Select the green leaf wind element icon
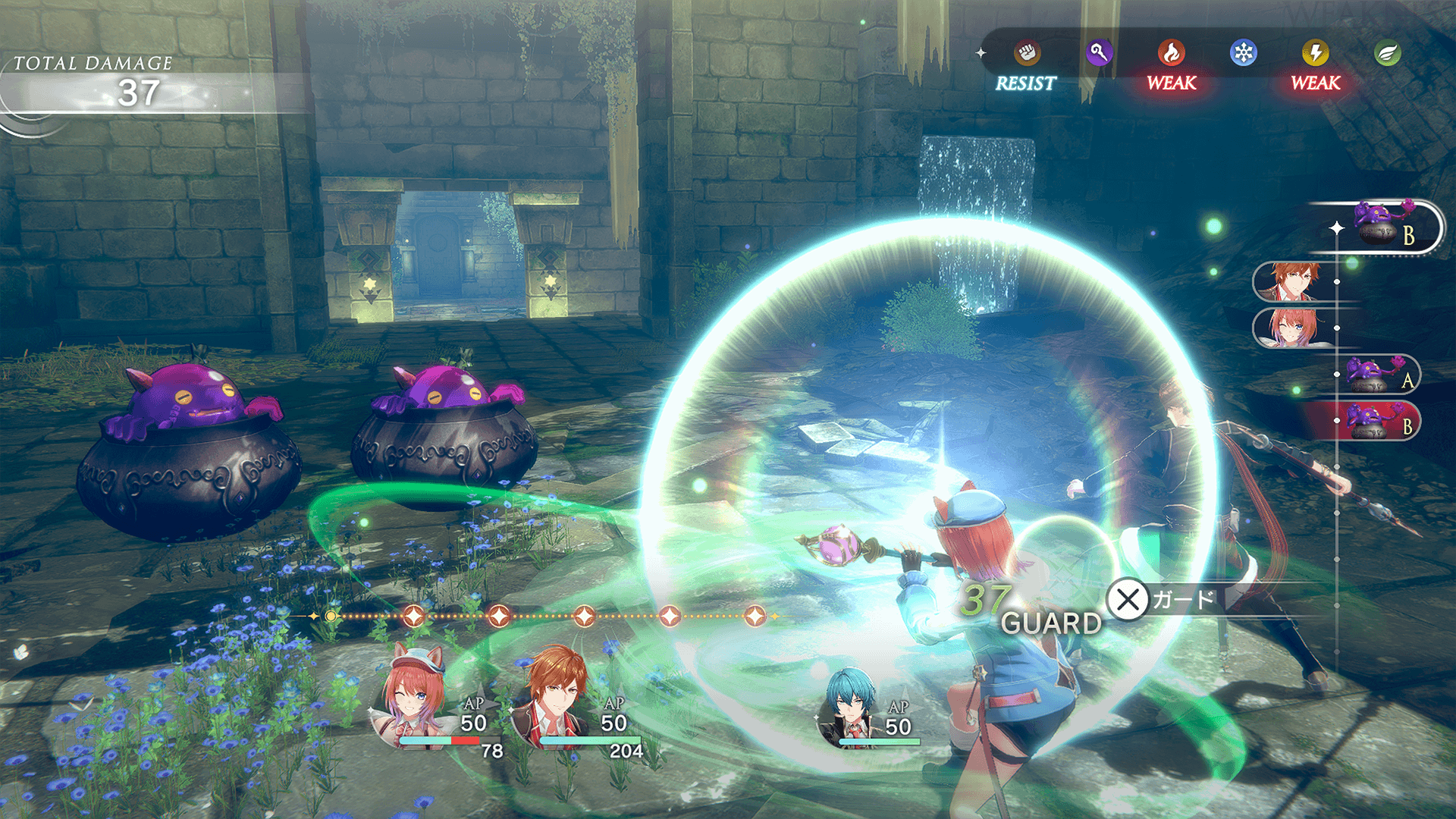The image size is (1456, 819). [x=1388, y=53]
